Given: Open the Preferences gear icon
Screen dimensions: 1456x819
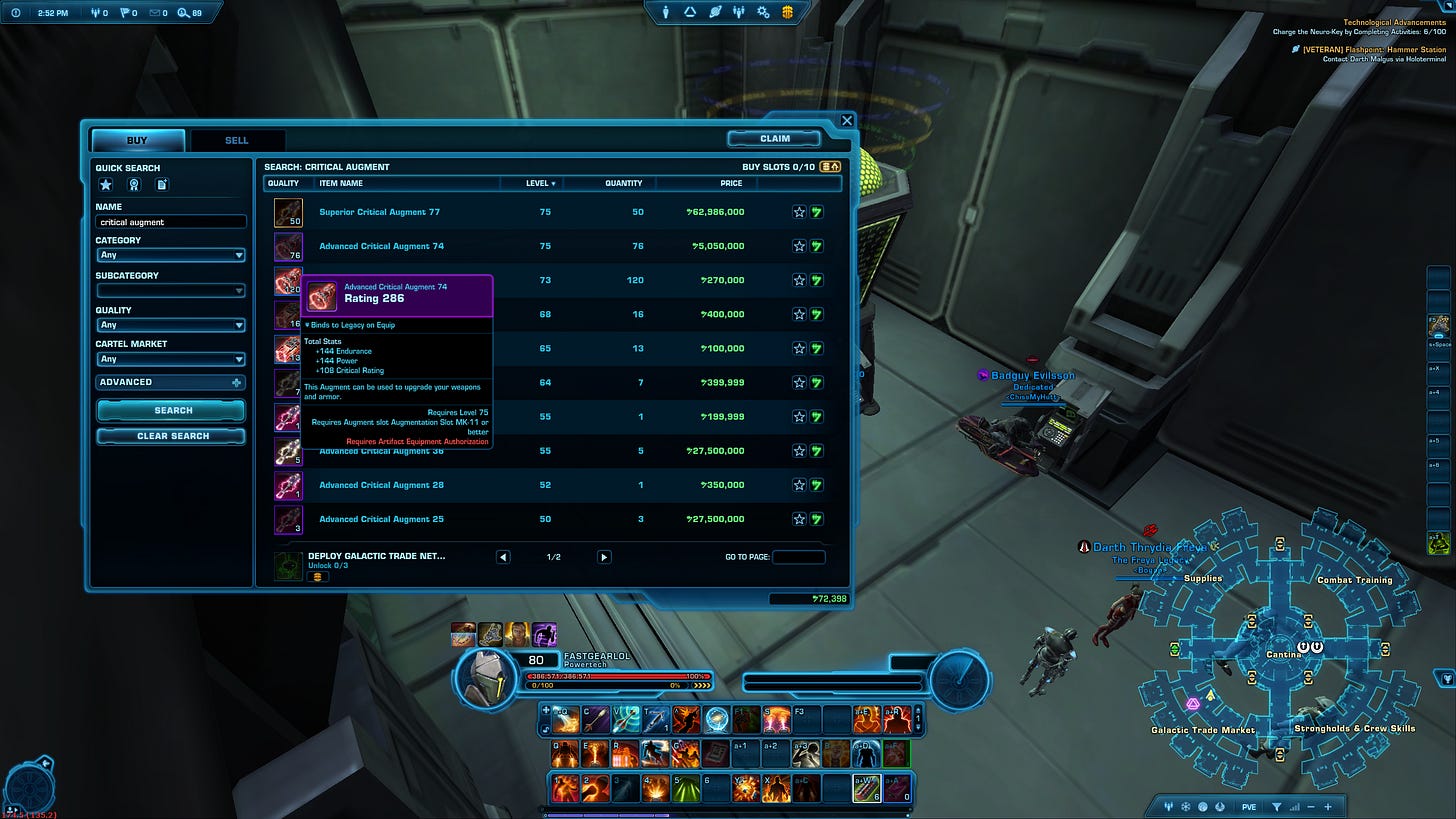Looking at the screenshot, I should [762, 12].
